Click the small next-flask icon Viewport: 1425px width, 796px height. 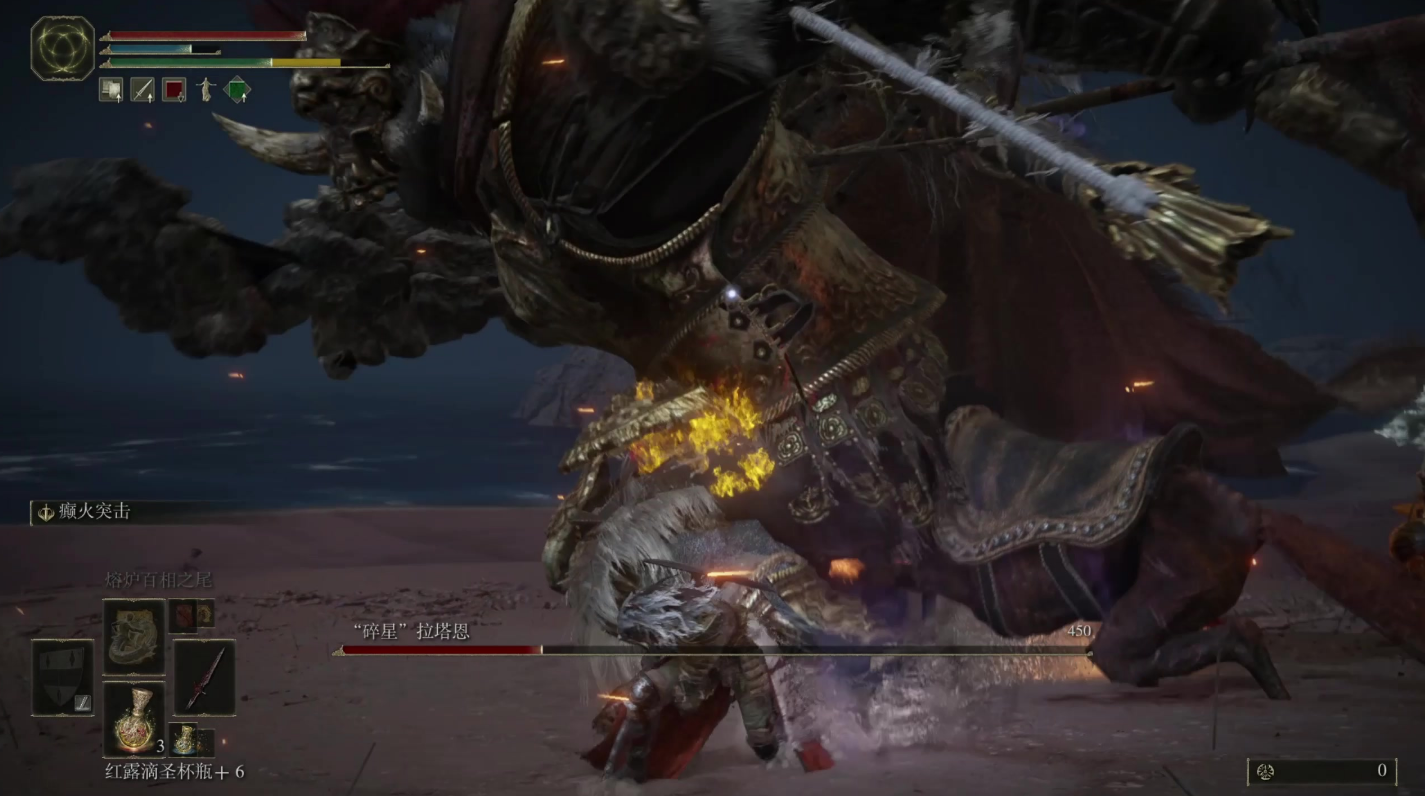coord(190,740)
